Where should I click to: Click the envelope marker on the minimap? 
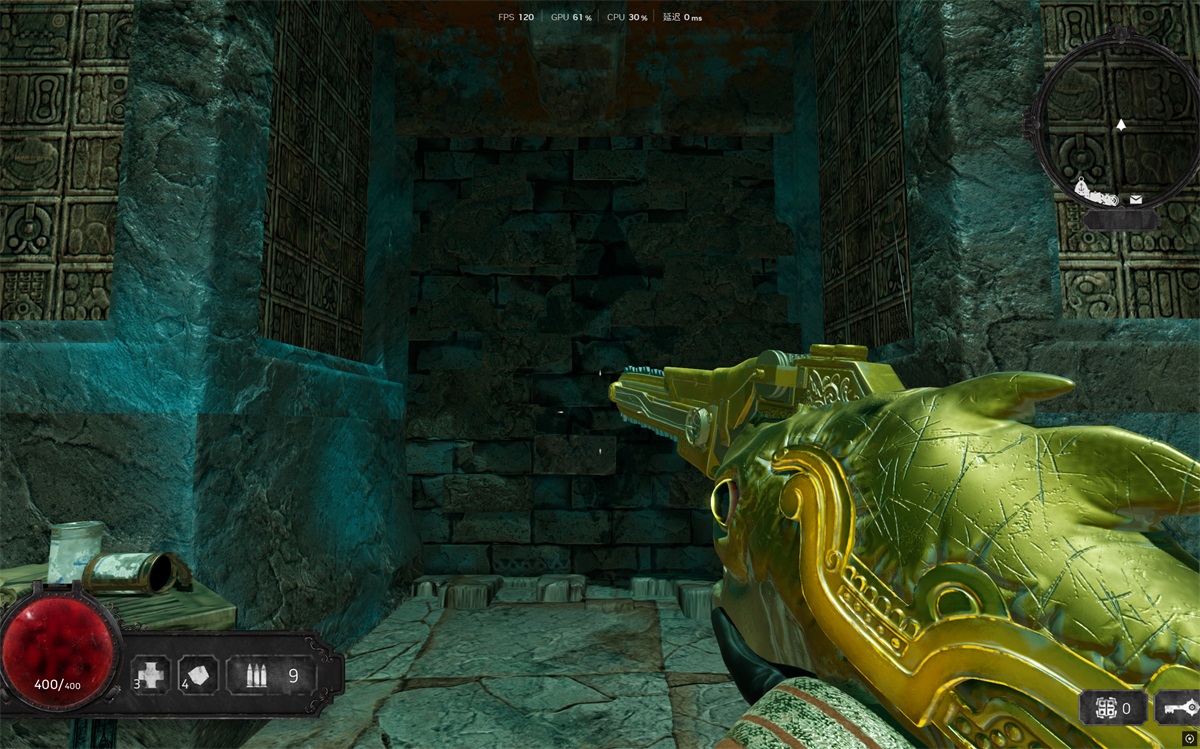click(x=1135, y=200)
